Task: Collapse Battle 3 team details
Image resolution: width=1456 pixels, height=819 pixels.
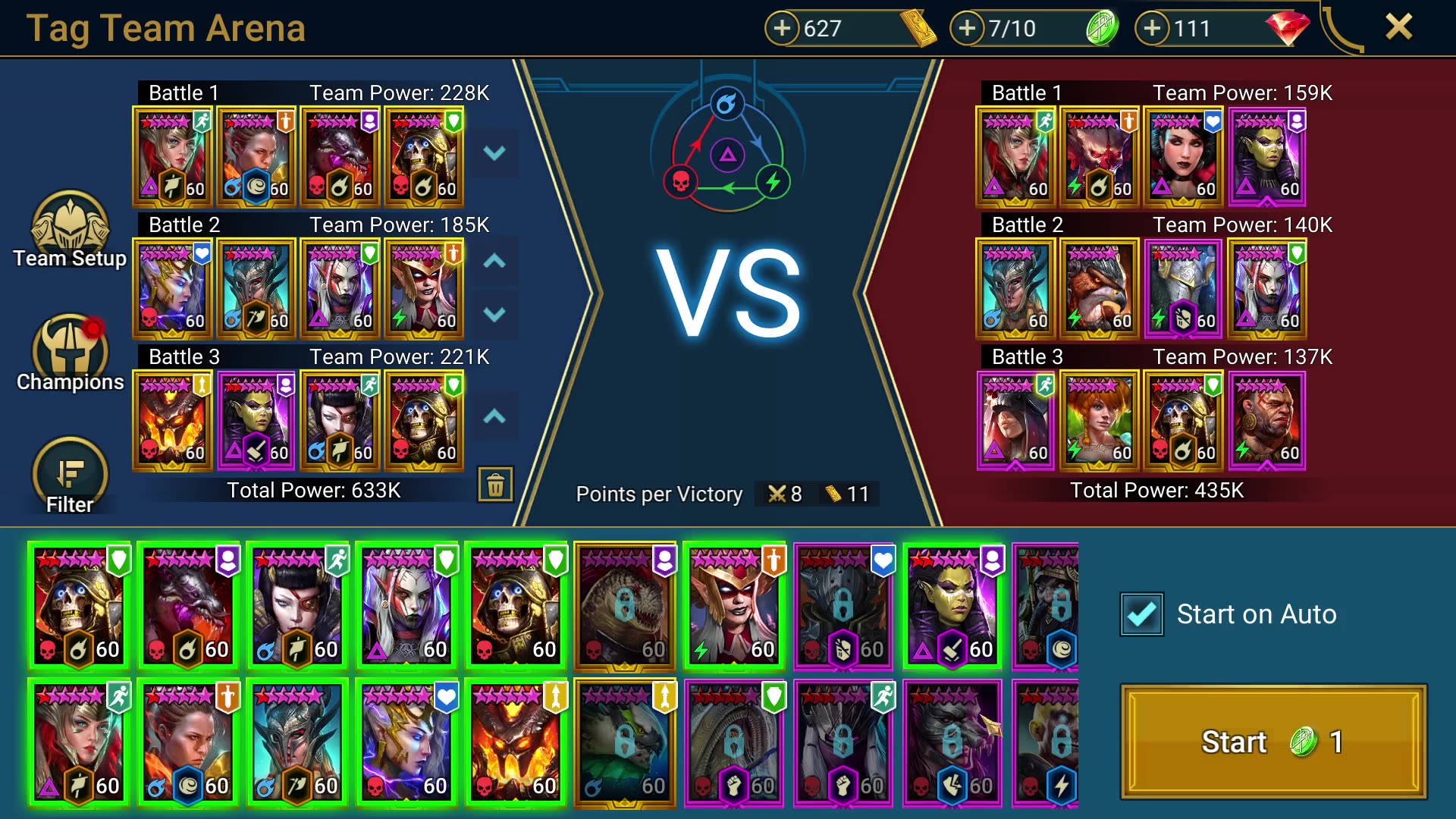Action: click(x=494, y=416)
